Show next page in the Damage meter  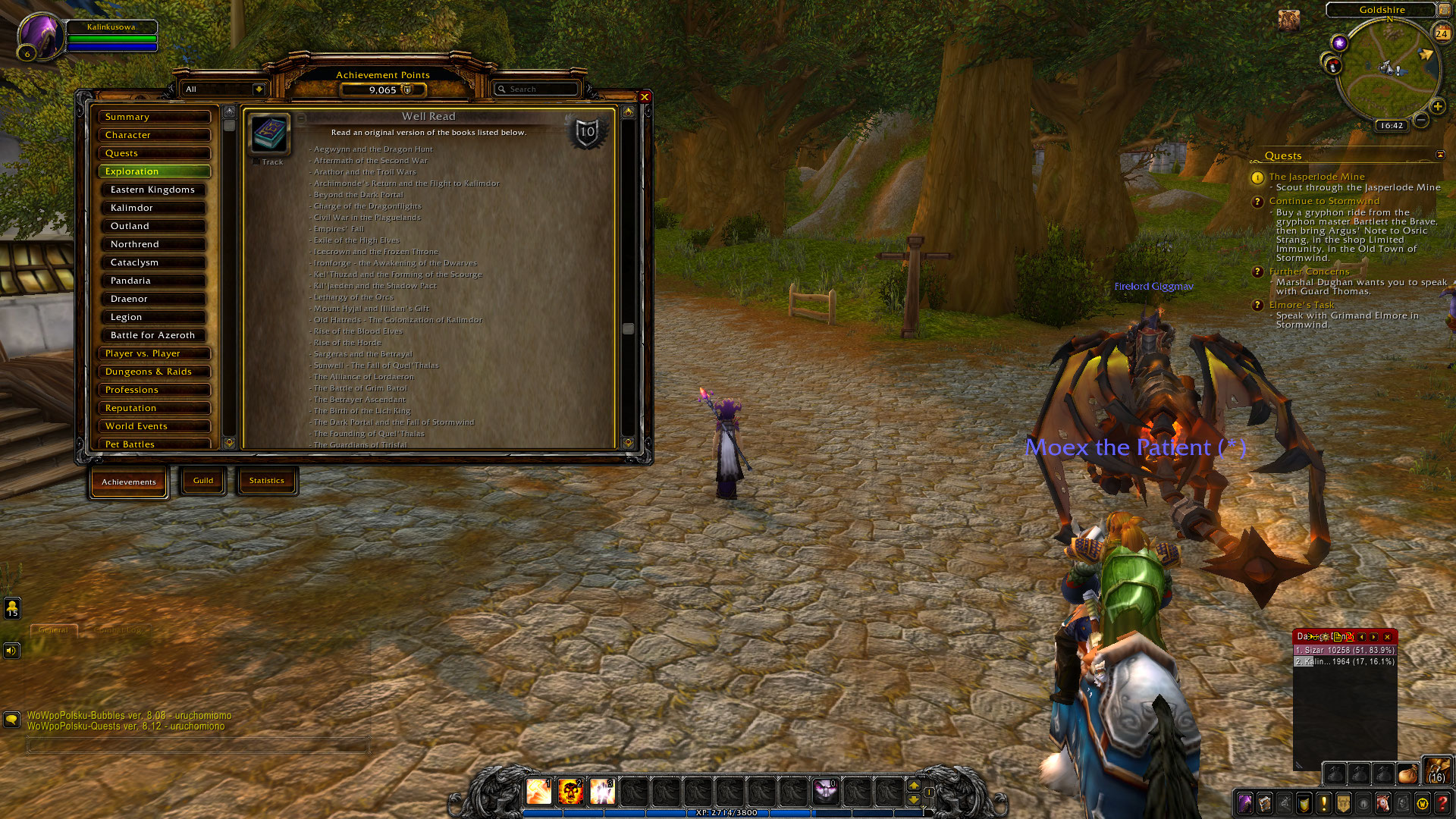(x=1374, y=637)
